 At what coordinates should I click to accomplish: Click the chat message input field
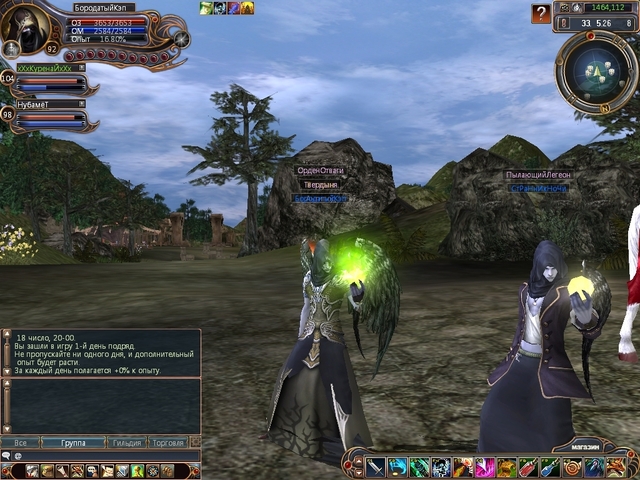tap(100, 456)
